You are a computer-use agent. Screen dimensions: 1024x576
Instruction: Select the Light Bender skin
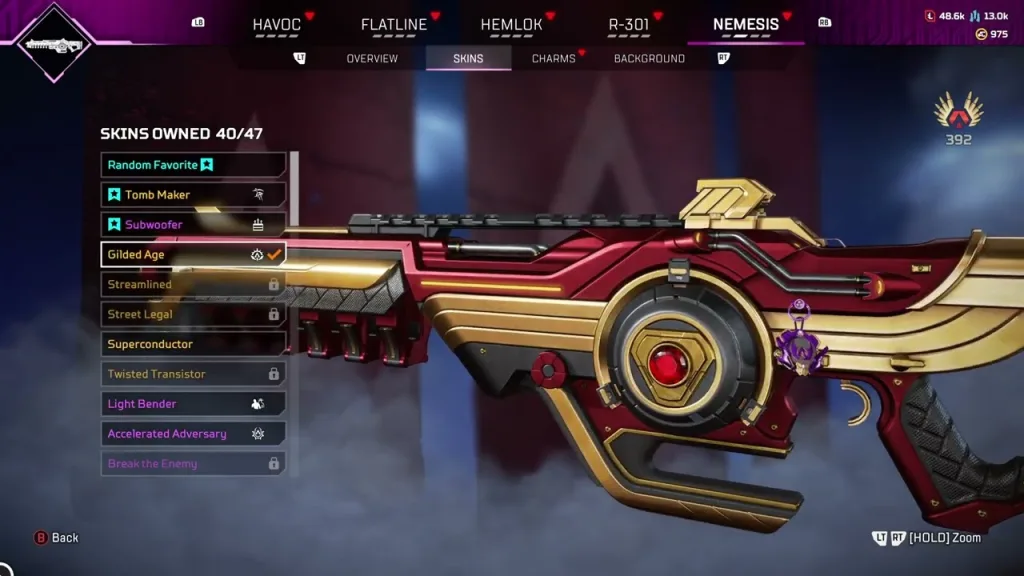click(193, 404)
